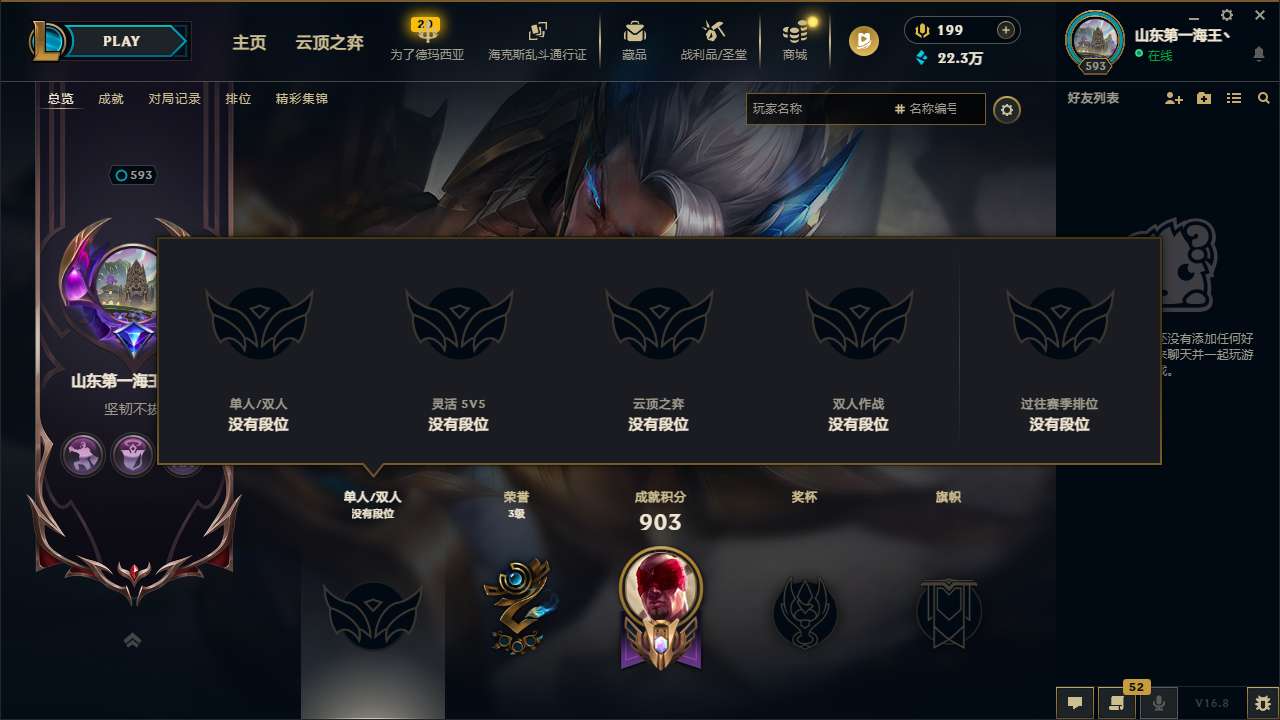Click the plus button to purchase RP

1003,29
